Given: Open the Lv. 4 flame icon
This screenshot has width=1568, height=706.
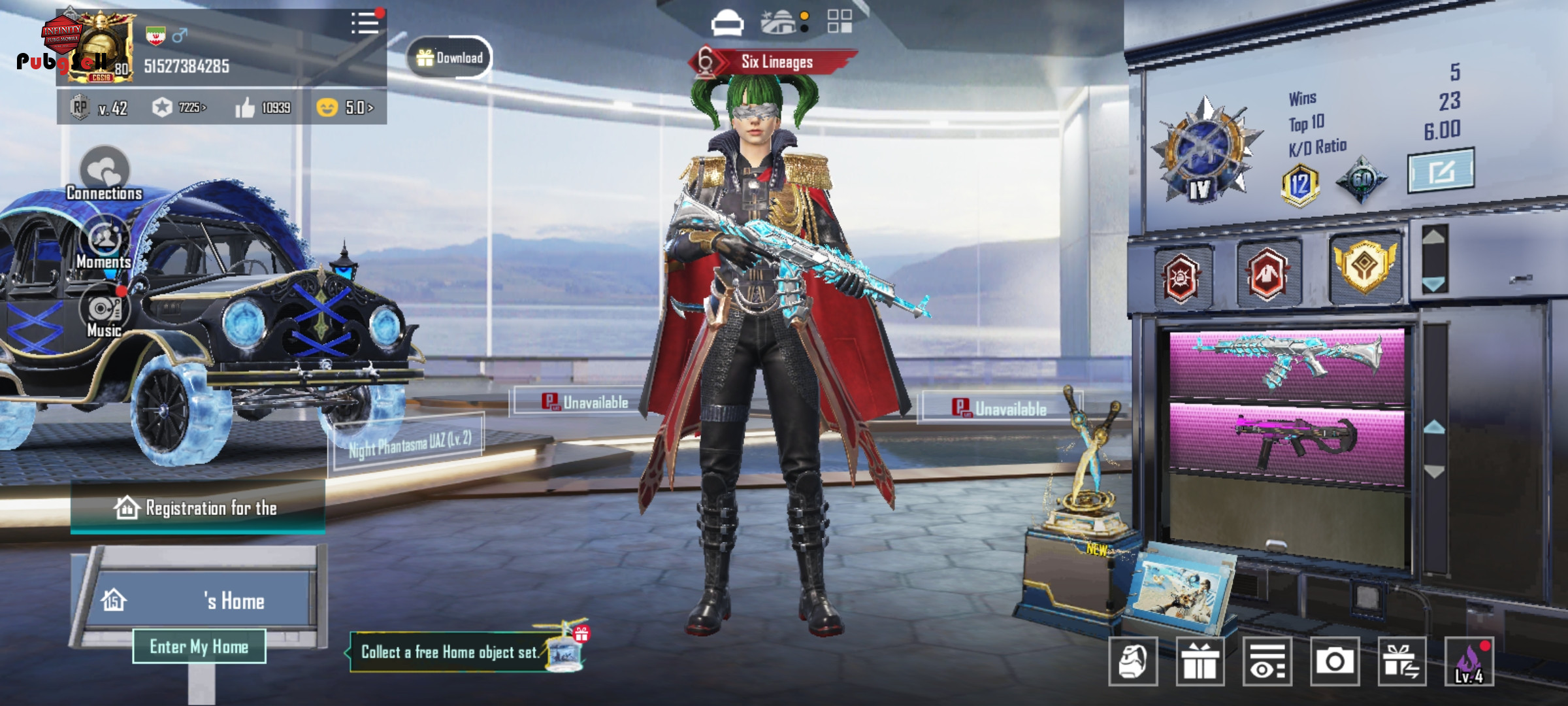Looking at the screenshot, I should [x=1469, y=662].
